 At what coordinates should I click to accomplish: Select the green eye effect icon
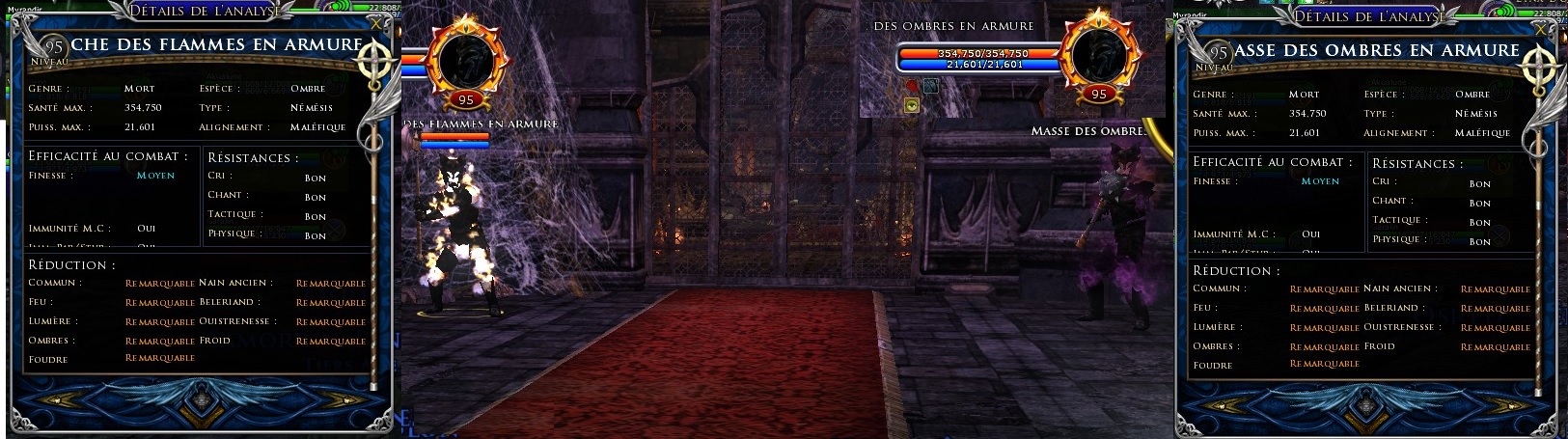point(912,106)
